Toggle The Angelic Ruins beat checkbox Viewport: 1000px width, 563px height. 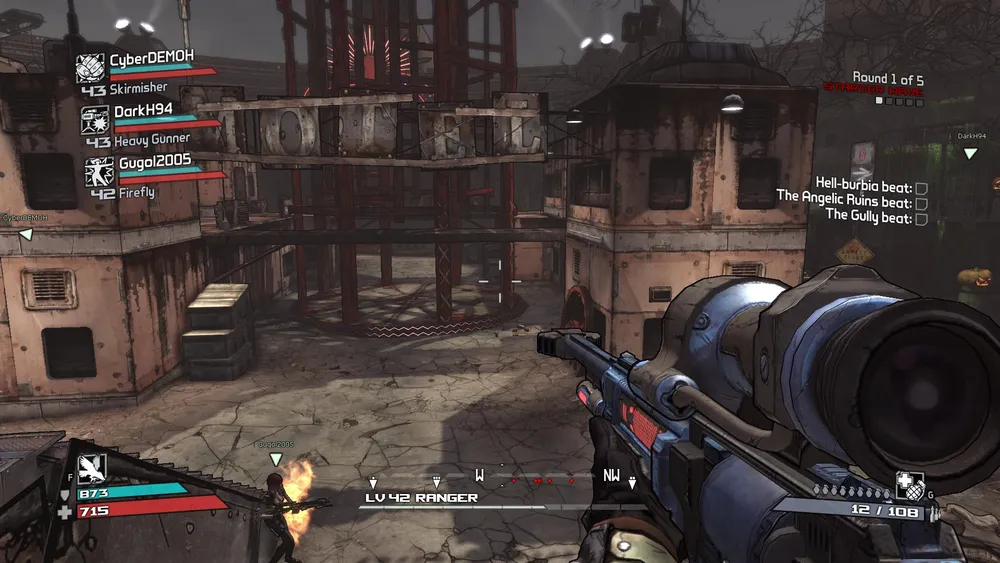(921, 203)
